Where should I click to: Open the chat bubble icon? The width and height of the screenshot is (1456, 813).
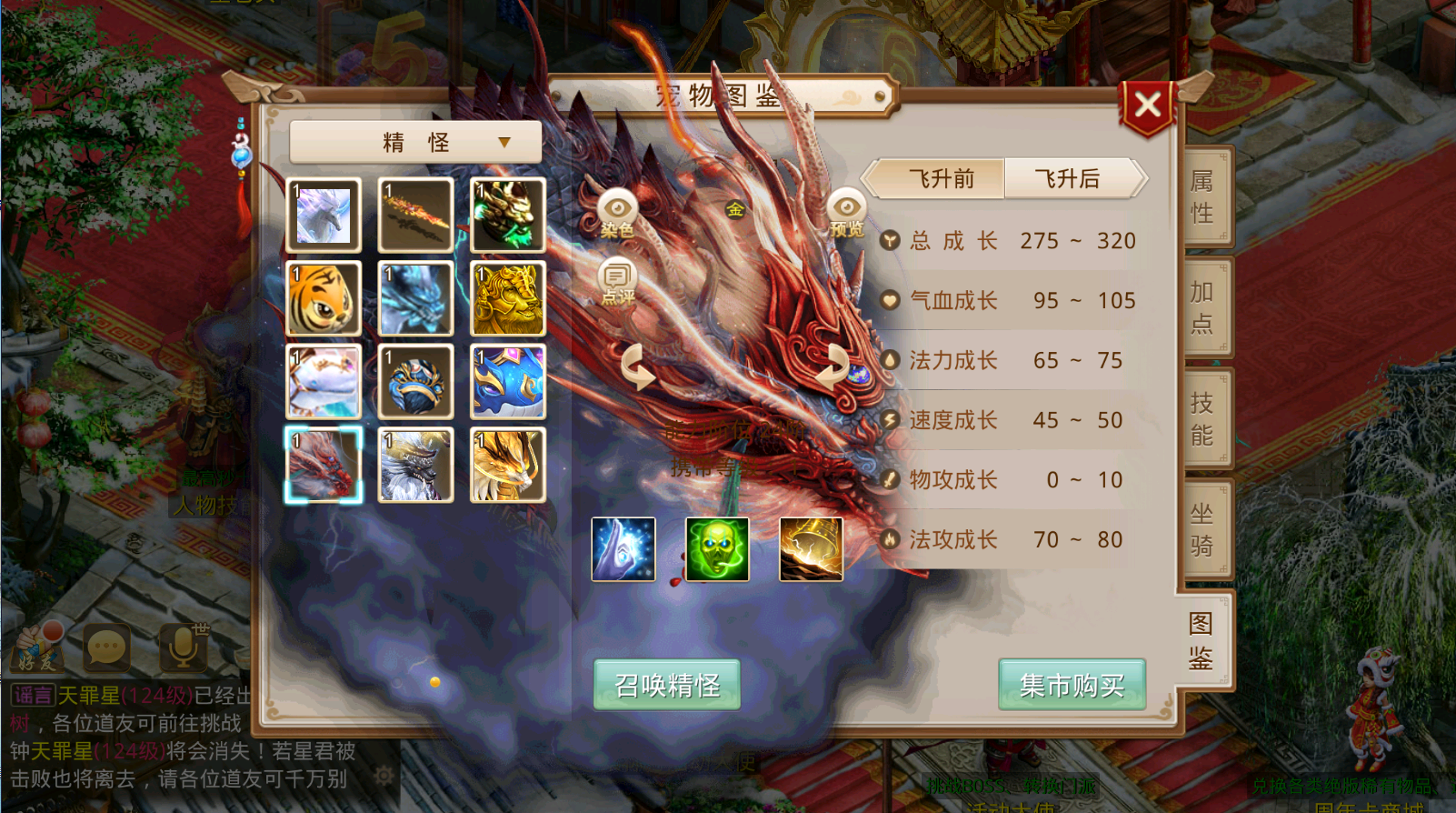click(107, 647)
